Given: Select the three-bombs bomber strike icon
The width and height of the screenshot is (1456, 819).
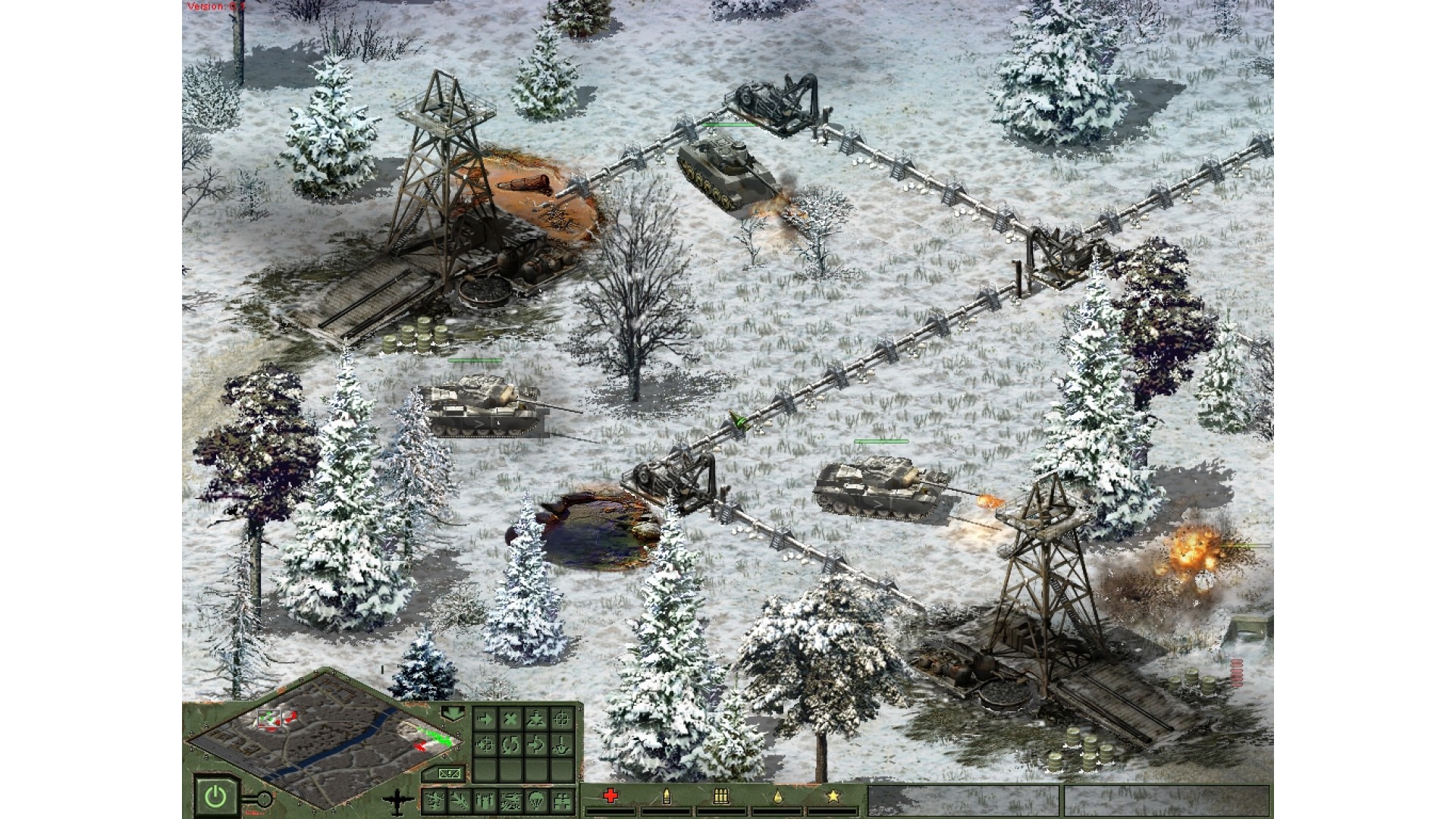Looking at the screenshot, I should (485, 799).
